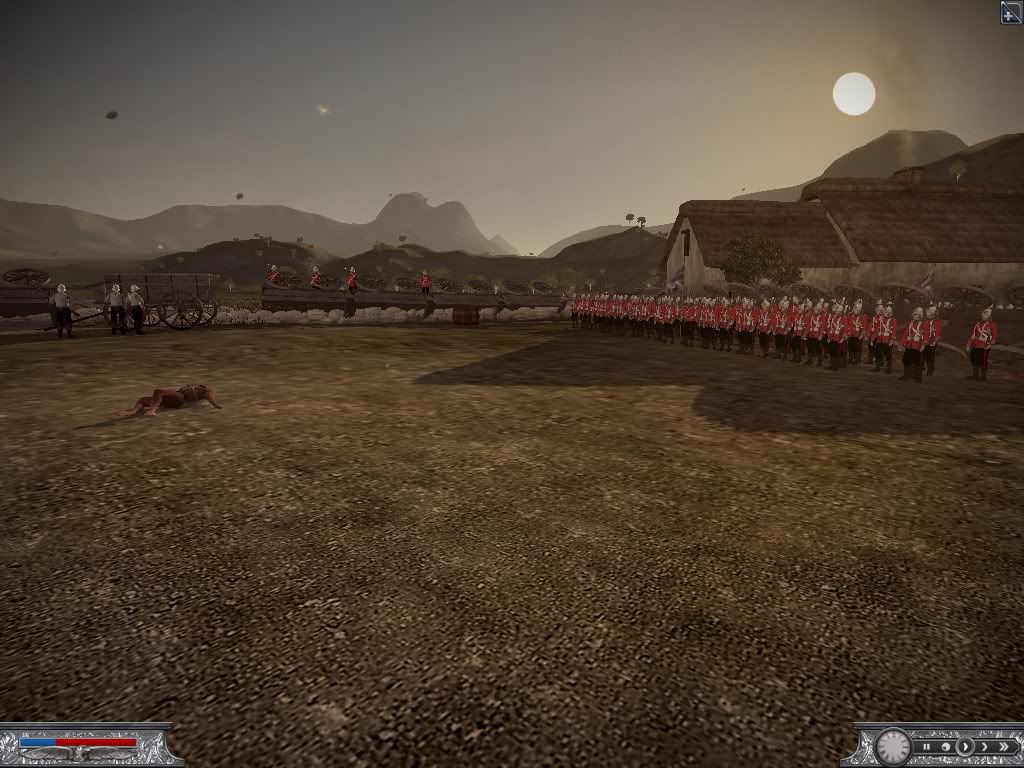The height and width of the screenshot is (768, 1024).
Task: Select the double-arrow fastest speed
Action: click(1002, 746)
